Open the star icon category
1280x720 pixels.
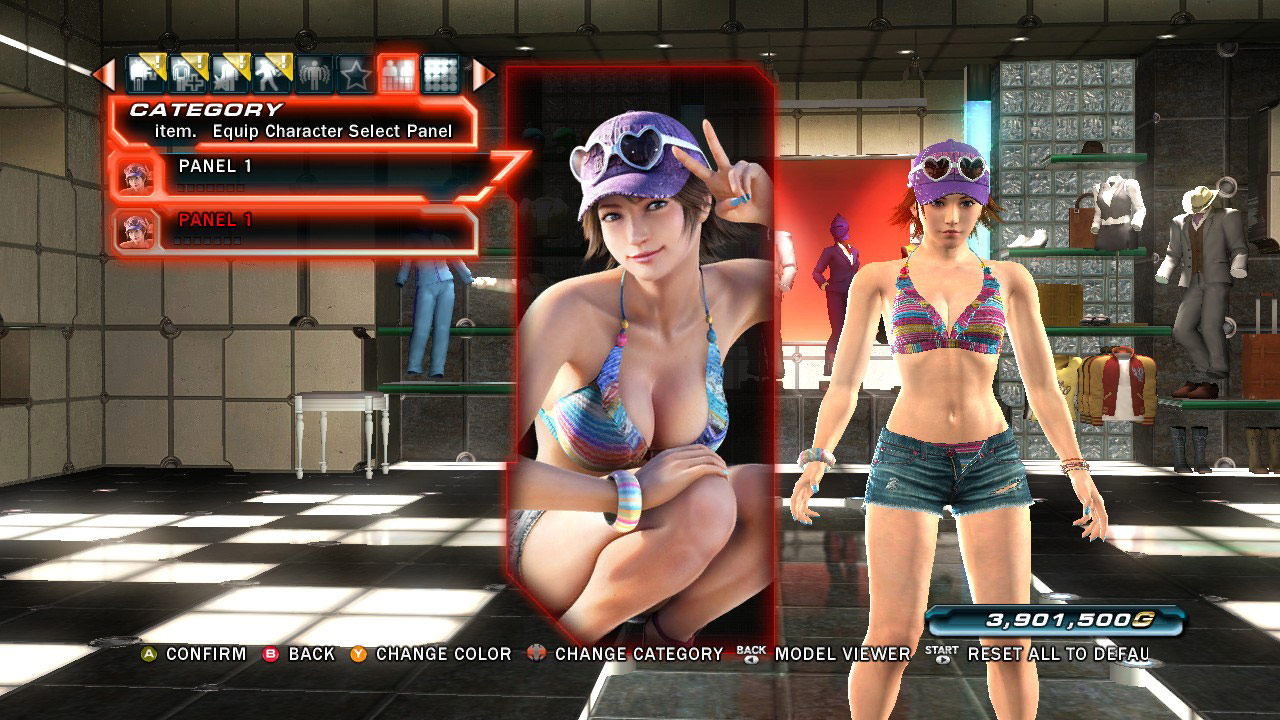pos(355,75)
